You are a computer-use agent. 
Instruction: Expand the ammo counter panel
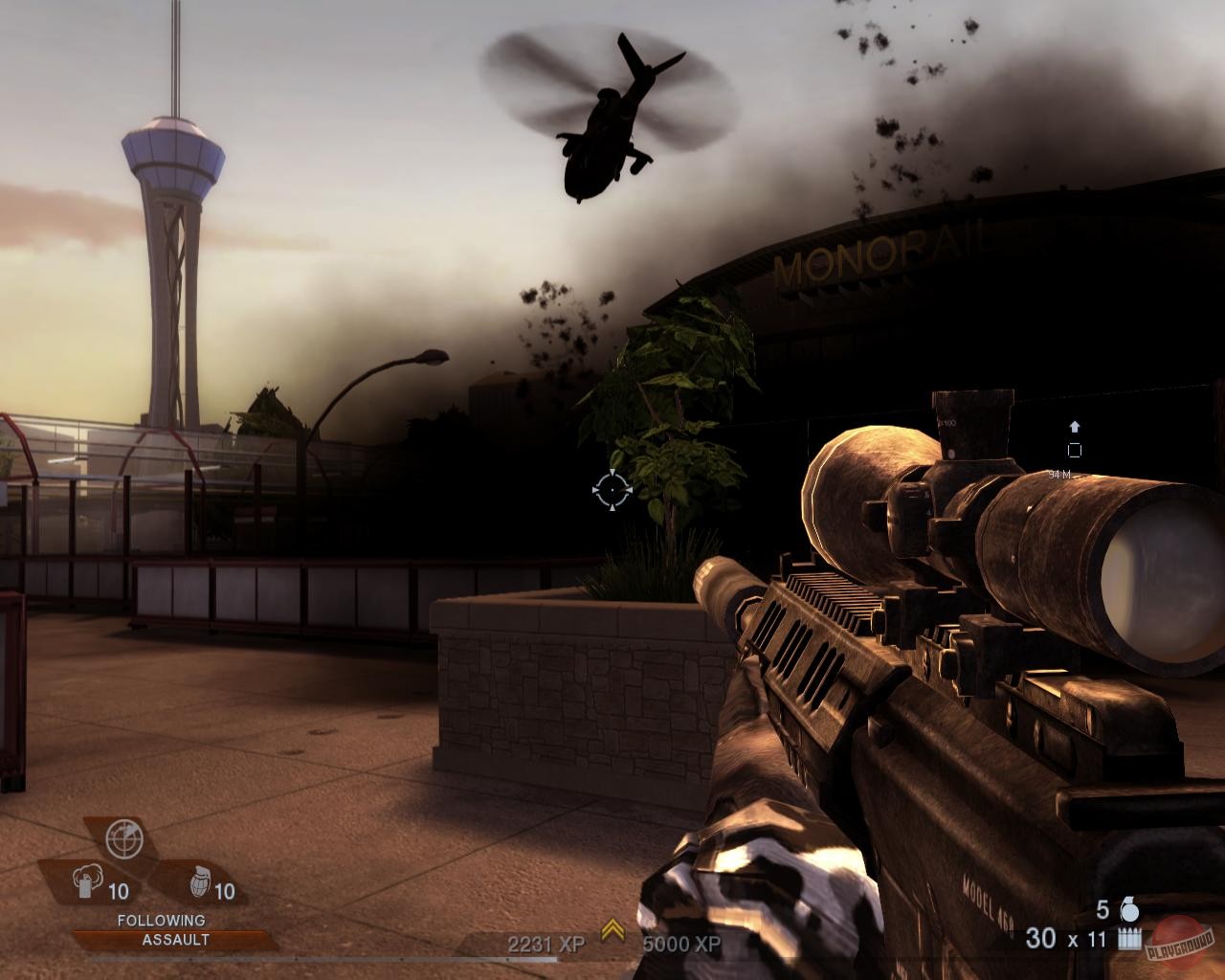click(x=1067, y=939)
